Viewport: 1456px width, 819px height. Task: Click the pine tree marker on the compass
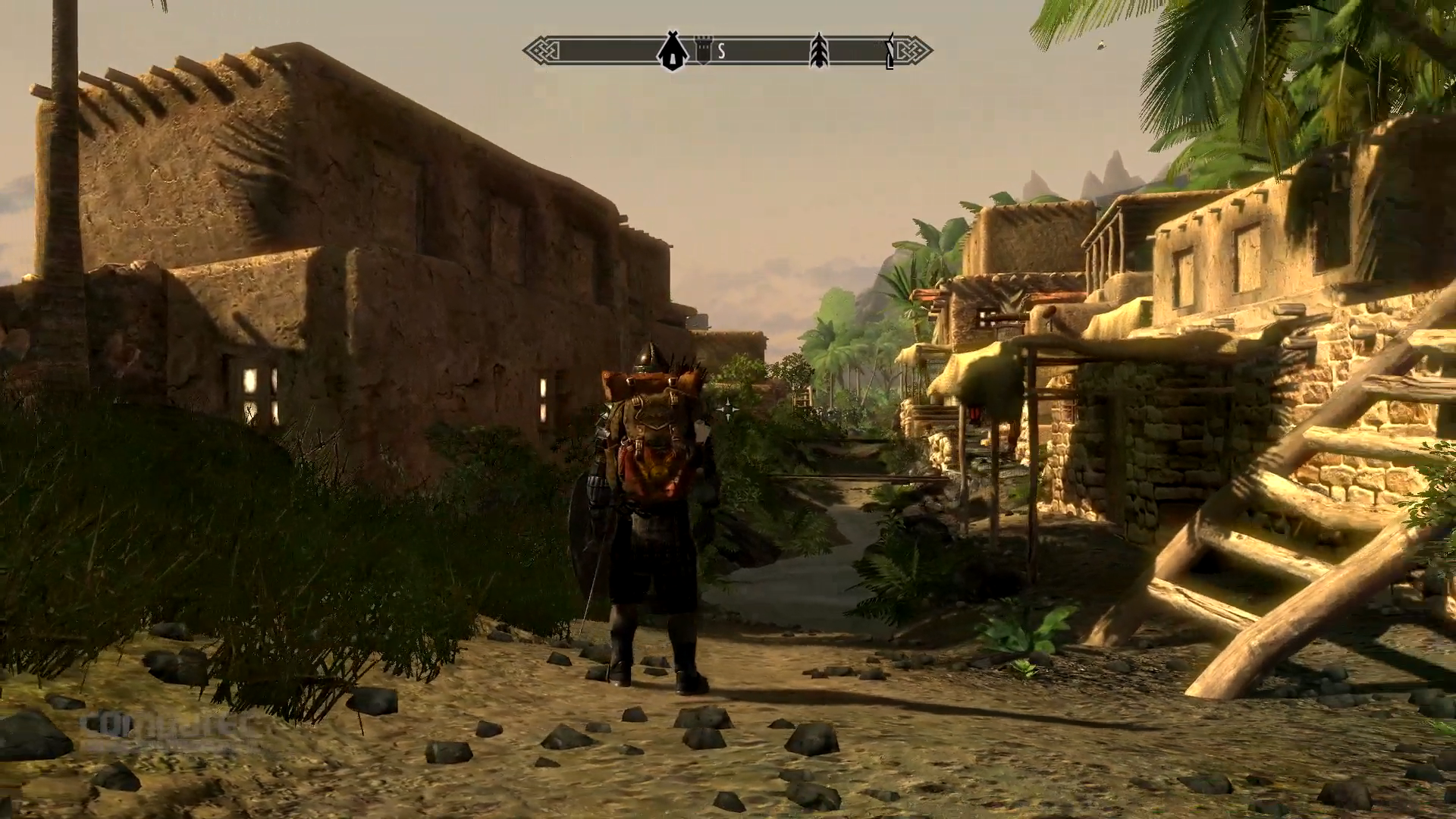point(819,51)
